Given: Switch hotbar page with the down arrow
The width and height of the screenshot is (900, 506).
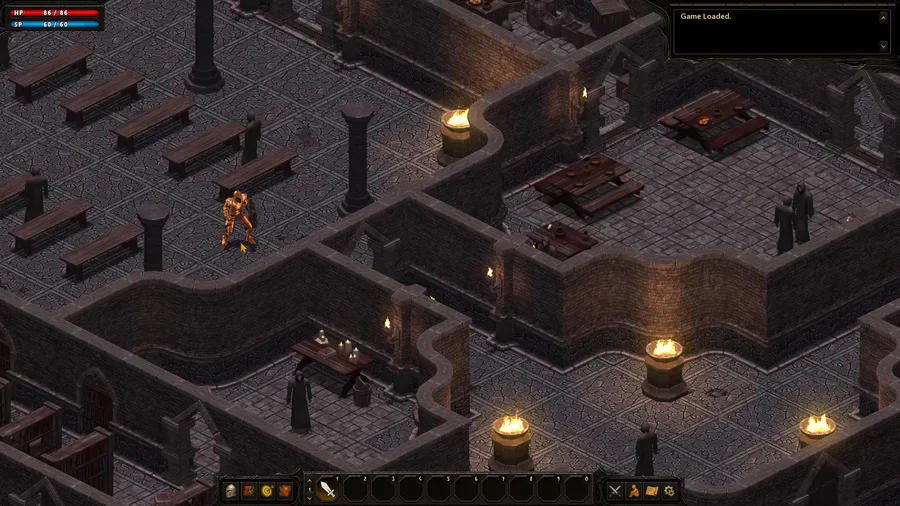Looking at the screenshot, I should click(x=309, y=496).
